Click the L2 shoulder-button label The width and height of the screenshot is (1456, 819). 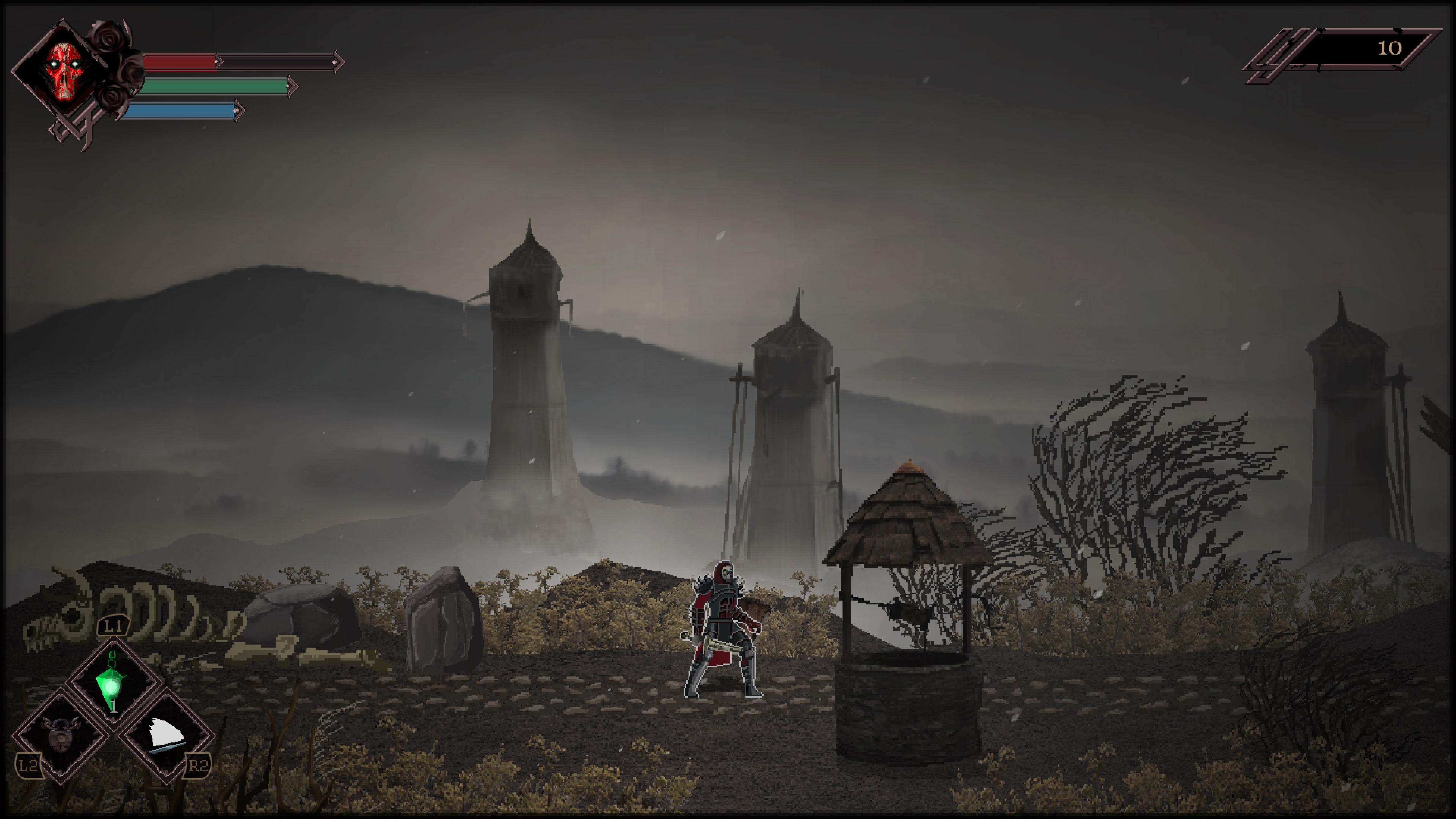[29, 765]
